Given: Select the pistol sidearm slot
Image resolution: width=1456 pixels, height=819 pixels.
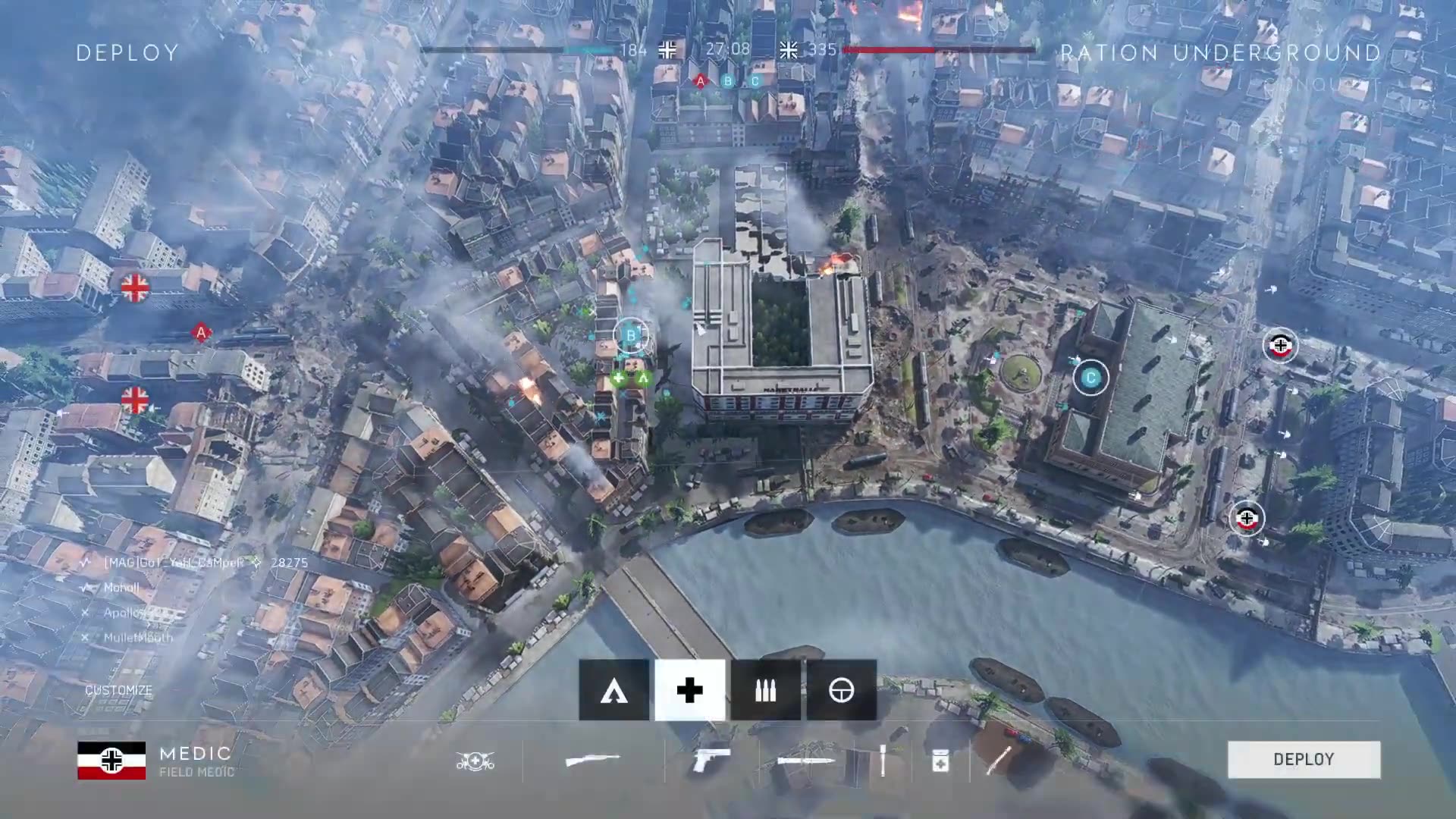Looking at the screenshot, I should click(711, 760).
